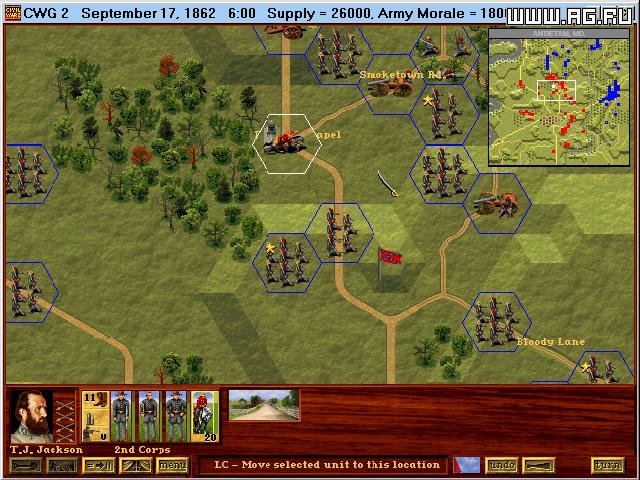Select the highlighted artillery unit hex
This screenshot has width=640, height=480.
[287, 142]
